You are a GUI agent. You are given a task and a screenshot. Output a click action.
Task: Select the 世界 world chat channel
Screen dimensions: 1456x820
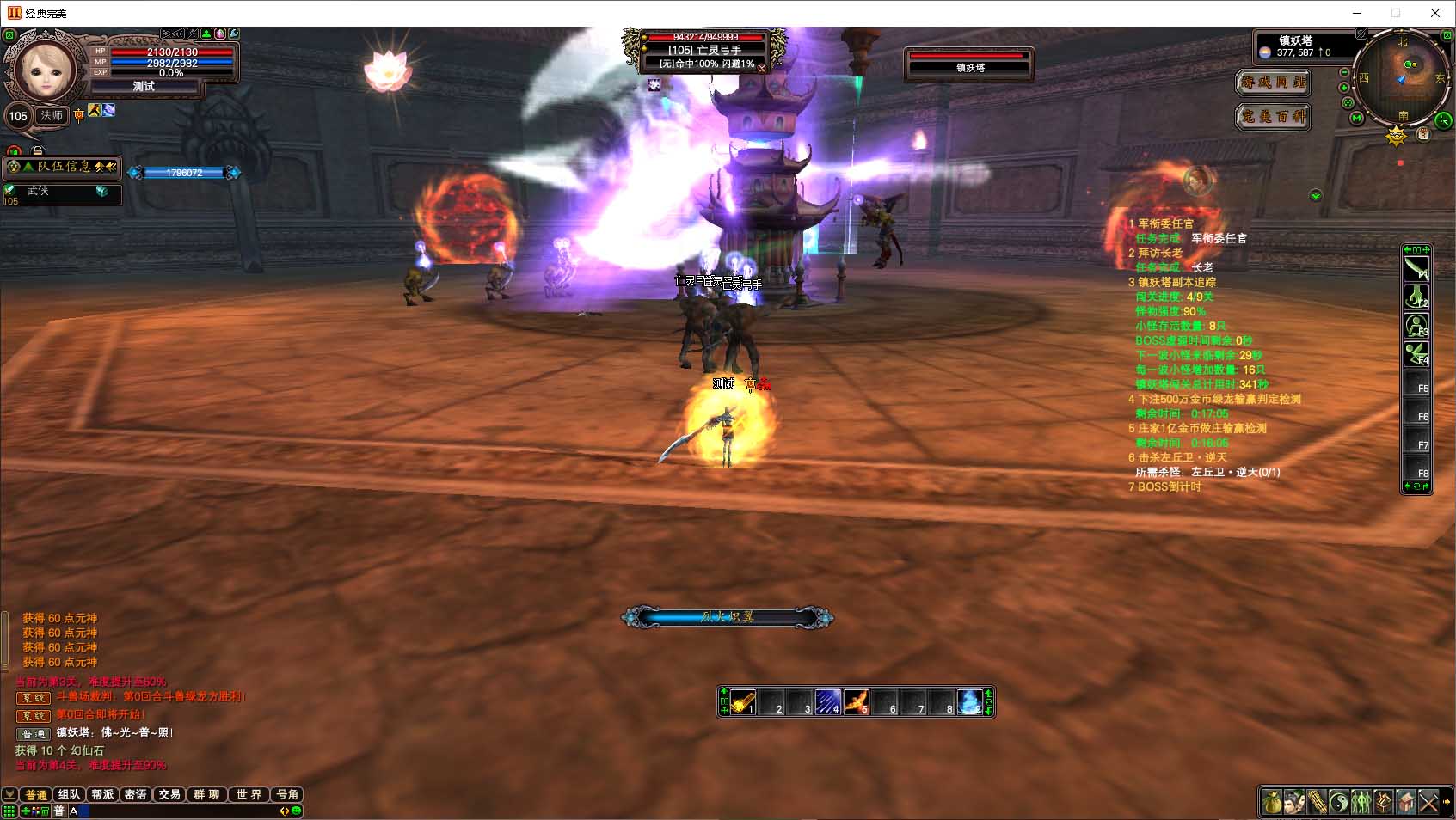(249, 794)
